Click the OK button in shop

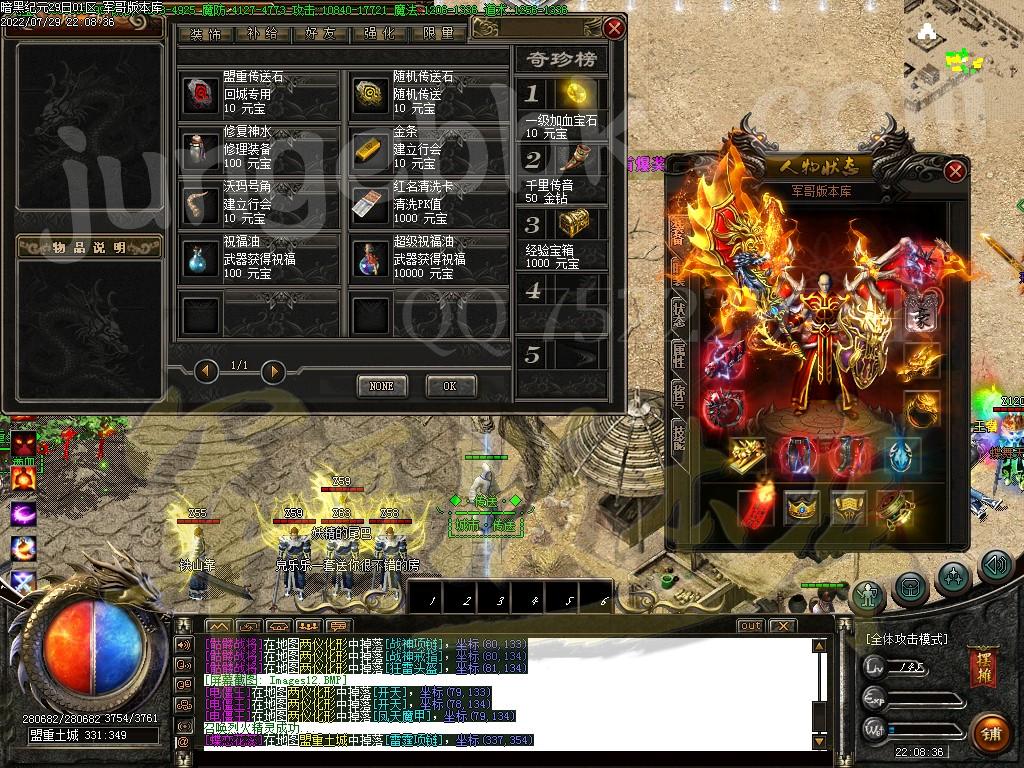tap(450, 386)
